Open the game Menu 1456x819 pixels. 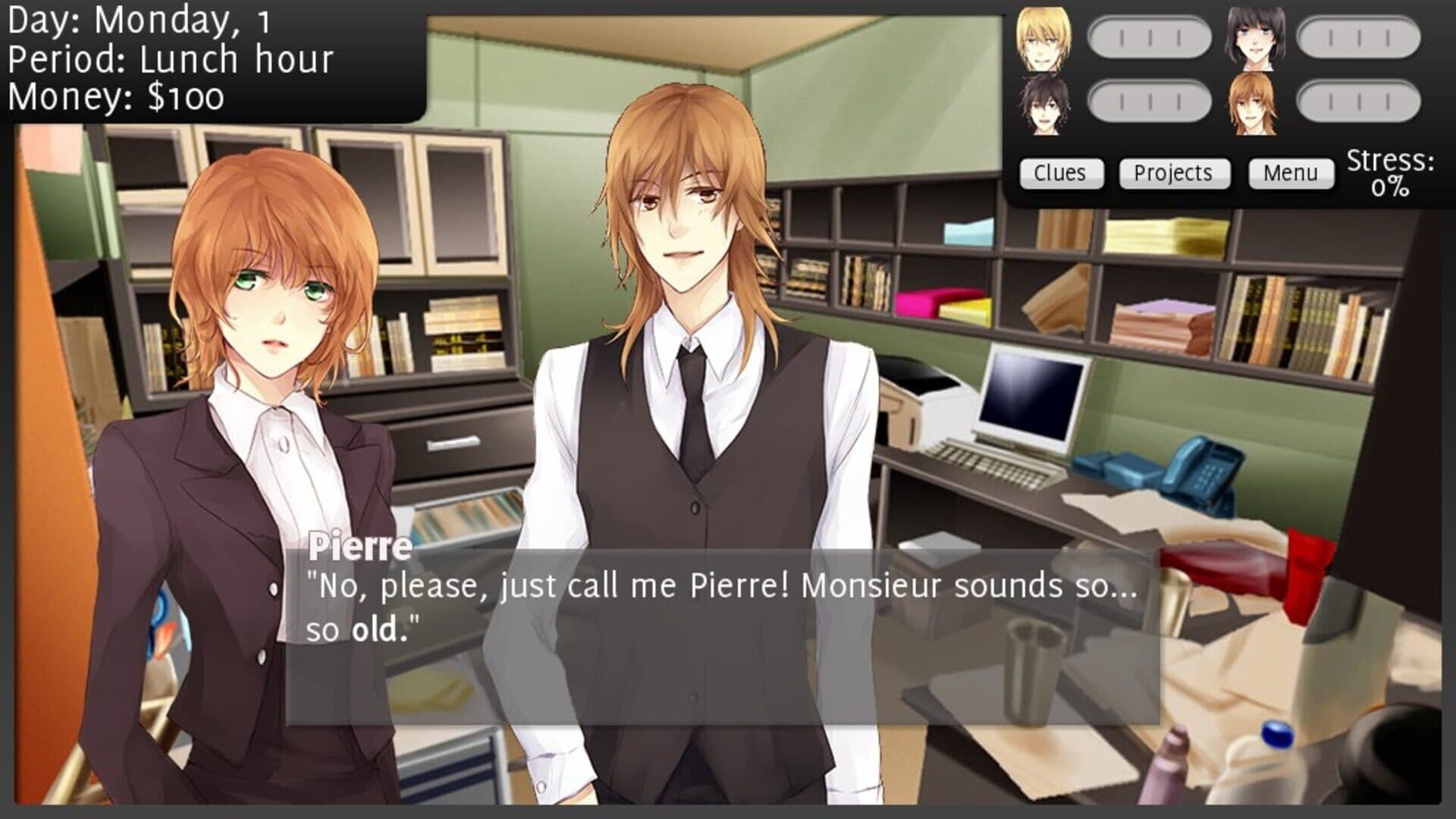[x=1291, y=173]
